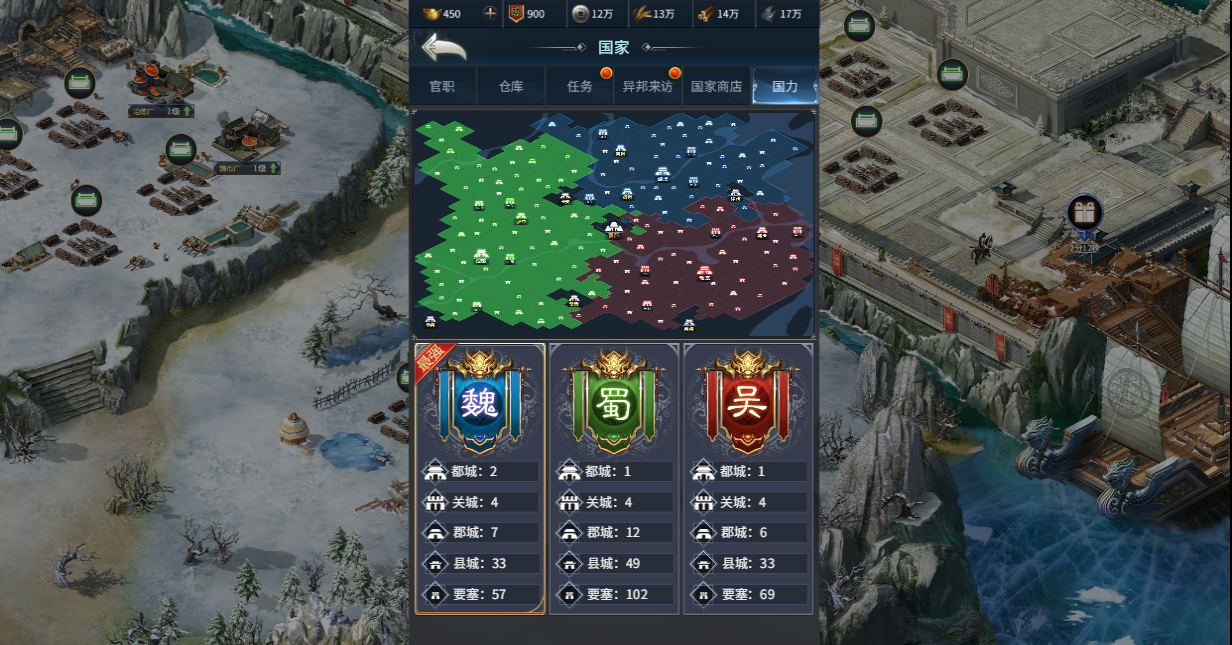Add gold with the plus button

point(490,13)
